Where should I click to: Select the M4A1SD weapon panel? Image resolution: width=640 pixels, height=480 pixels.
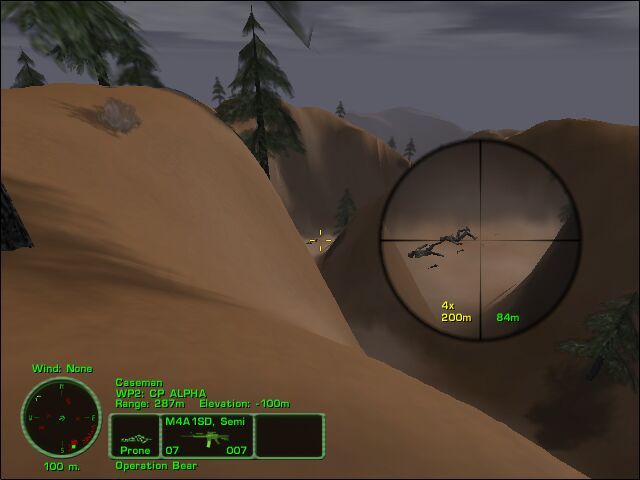point(207,436)
